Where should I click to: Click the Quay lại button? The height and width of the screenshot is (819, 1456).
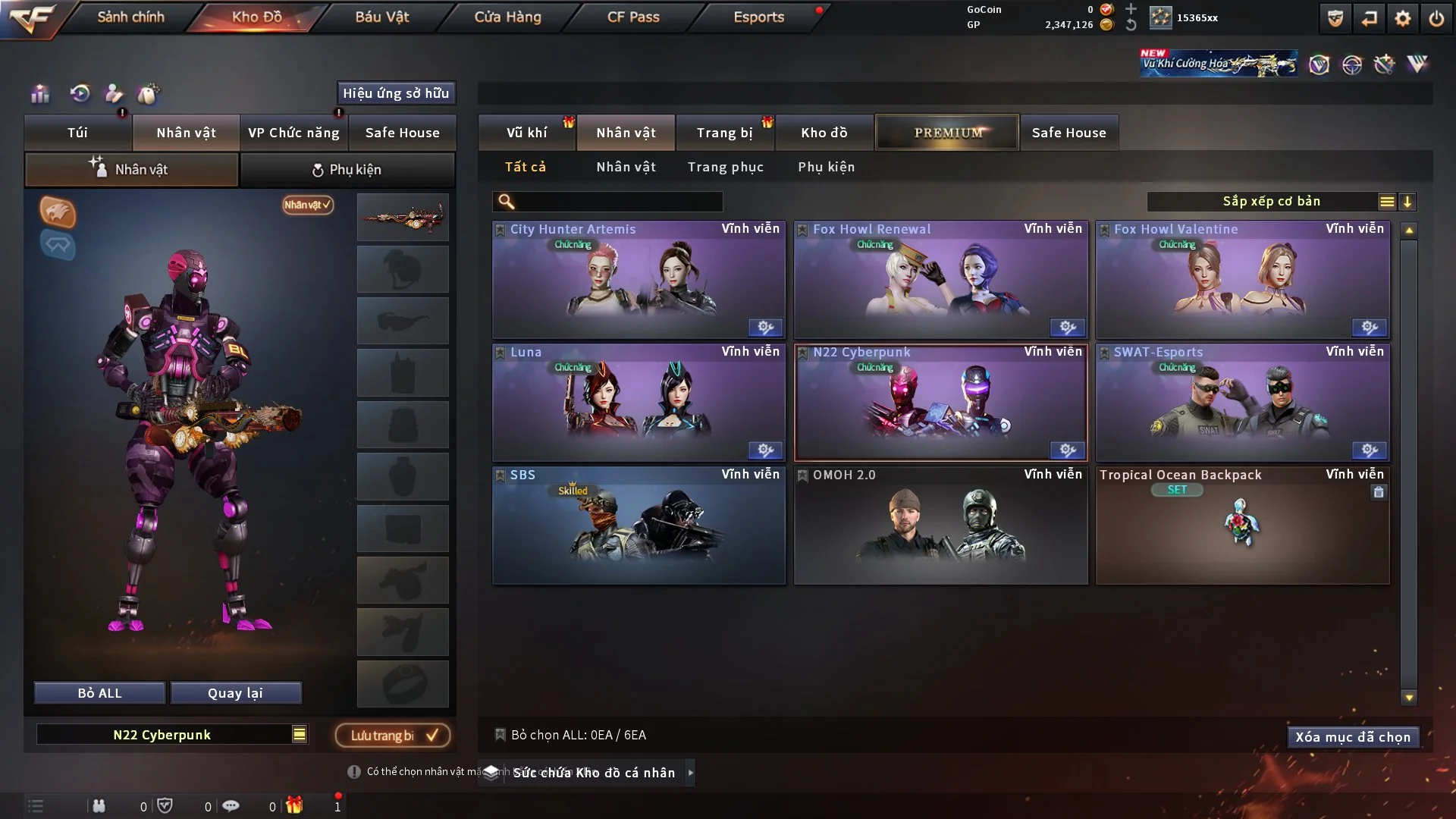pos(235,693)
